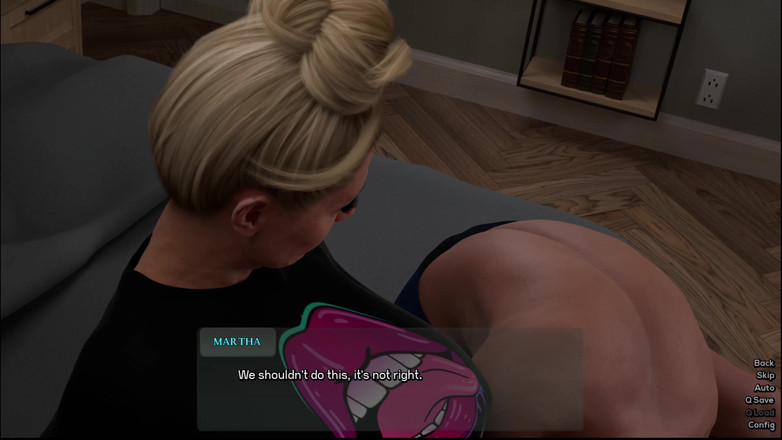Toggle Auto dialogue advance

[764, 388]
